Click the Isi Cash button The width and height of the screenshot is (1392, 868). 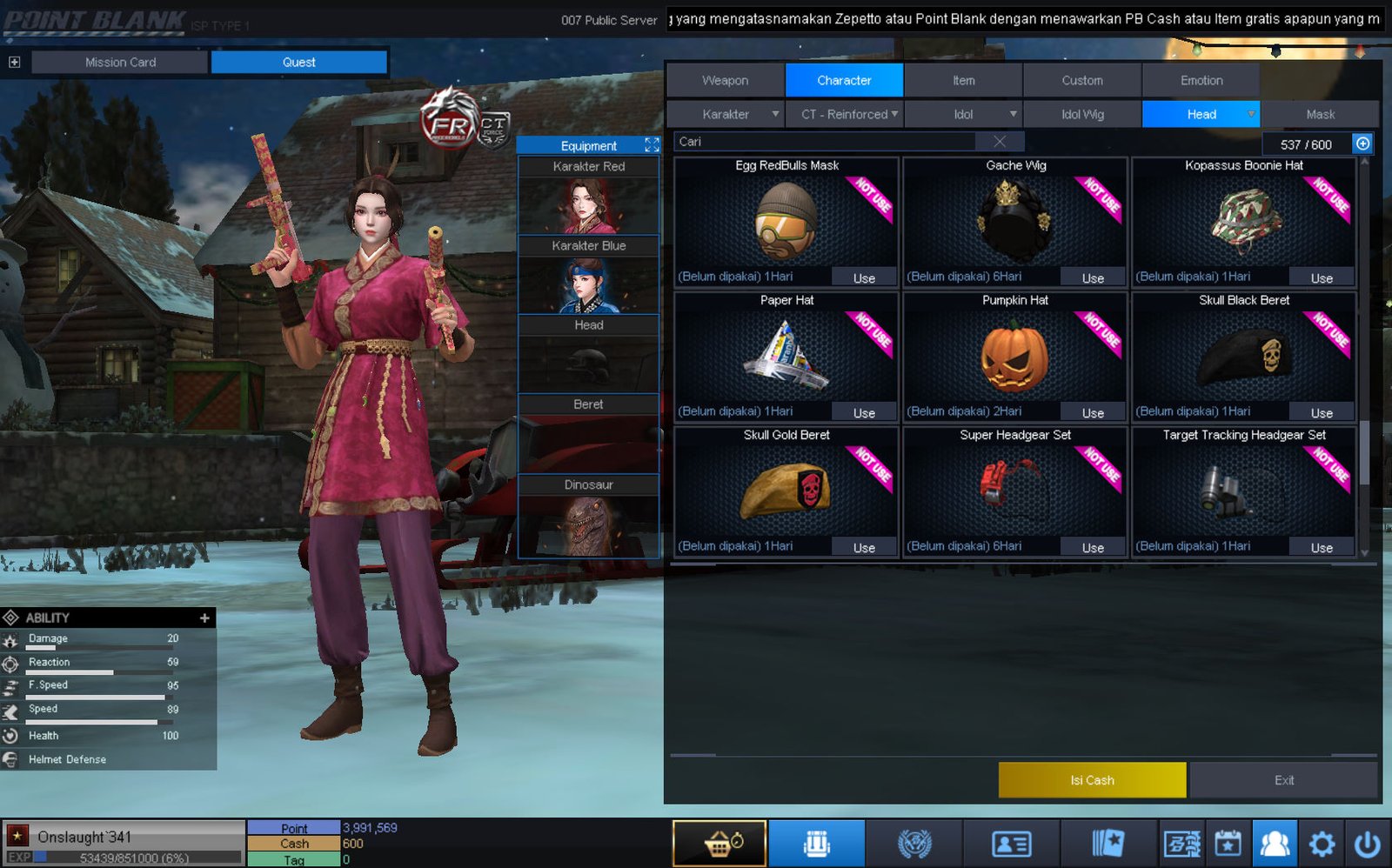(x=1092, y=780)
